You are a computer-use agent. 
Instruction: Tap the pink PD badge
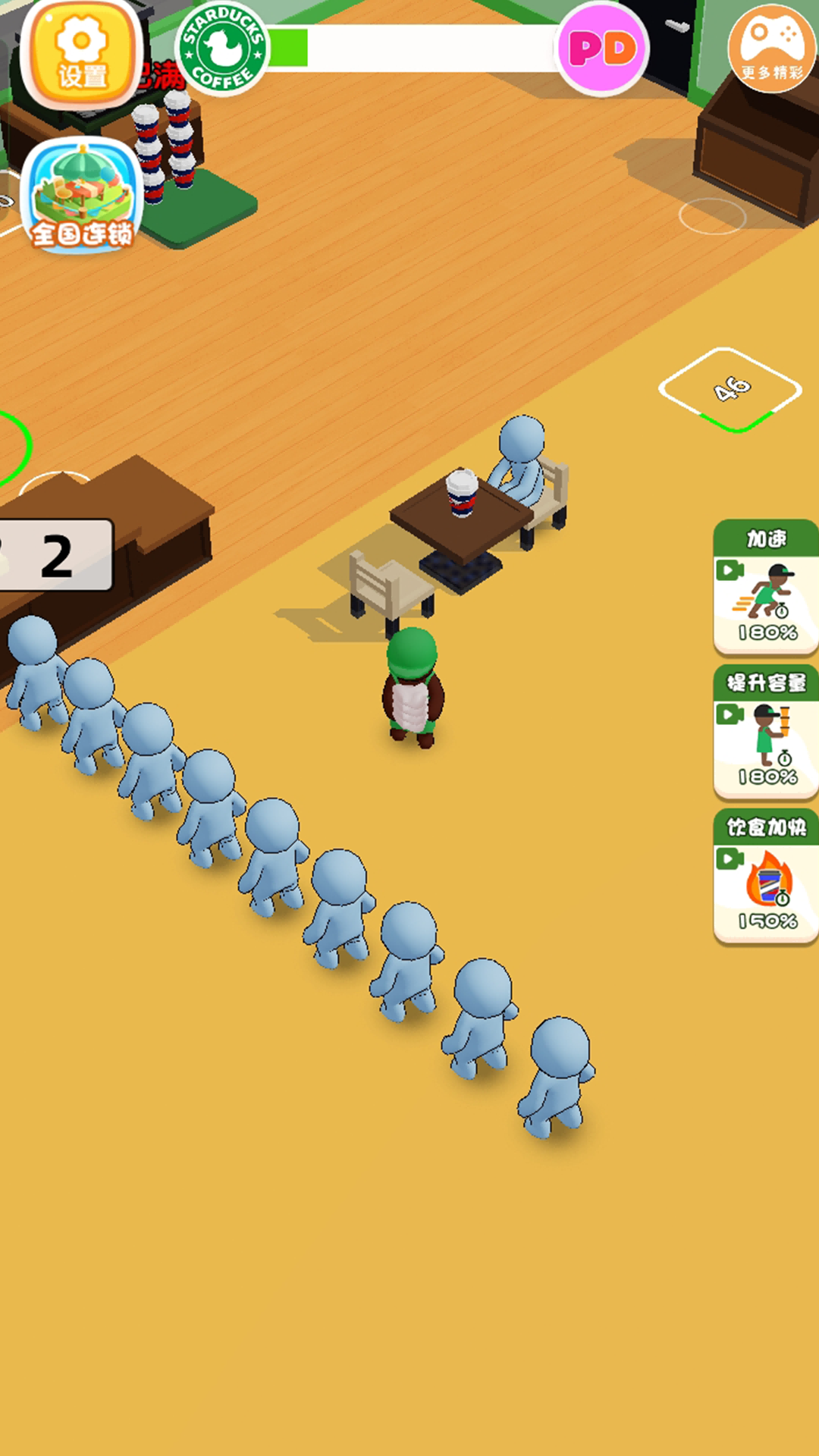click(603, 49)
